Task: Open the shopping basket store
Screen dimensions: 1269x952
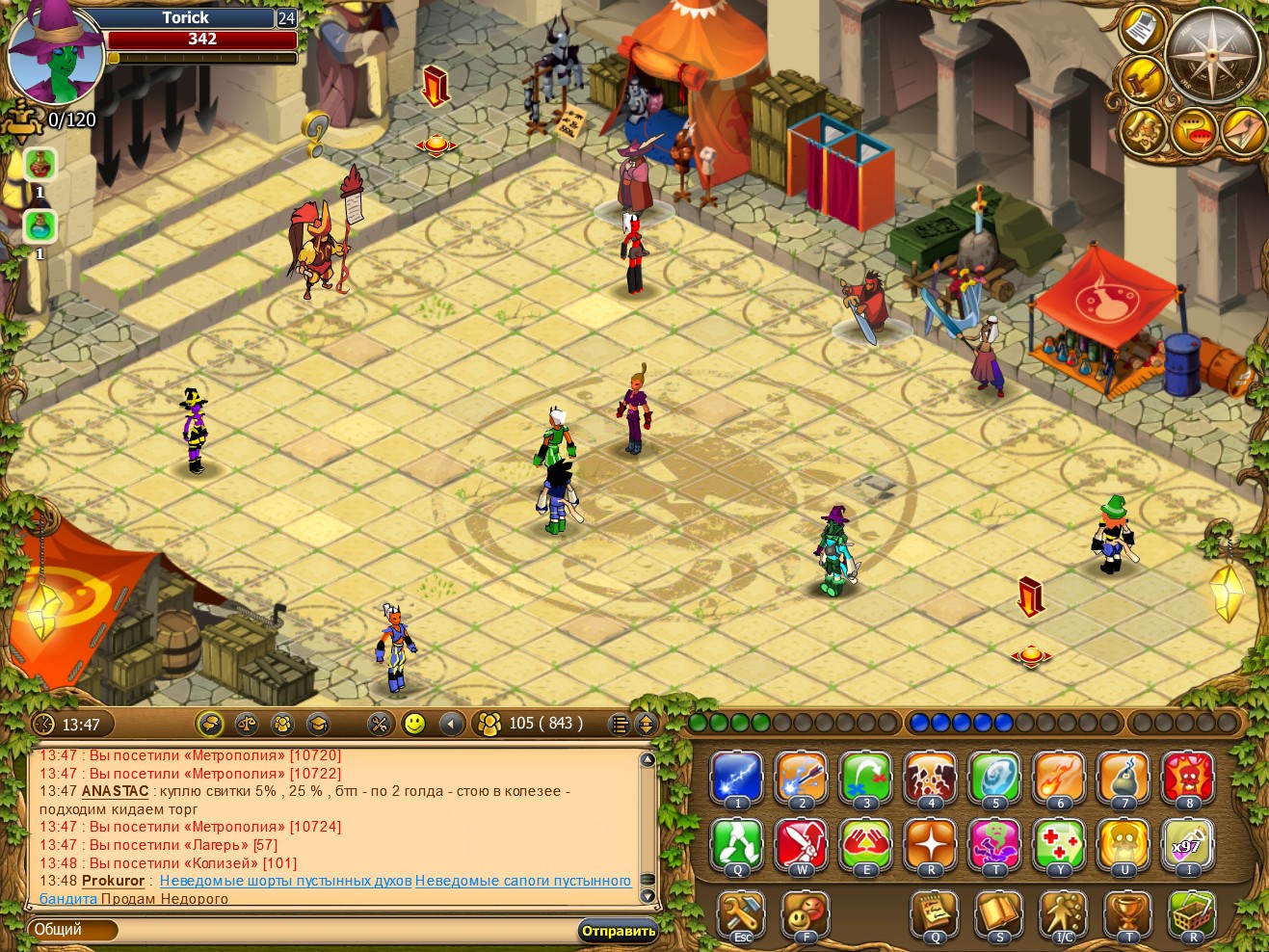Action: point(1192,912)
